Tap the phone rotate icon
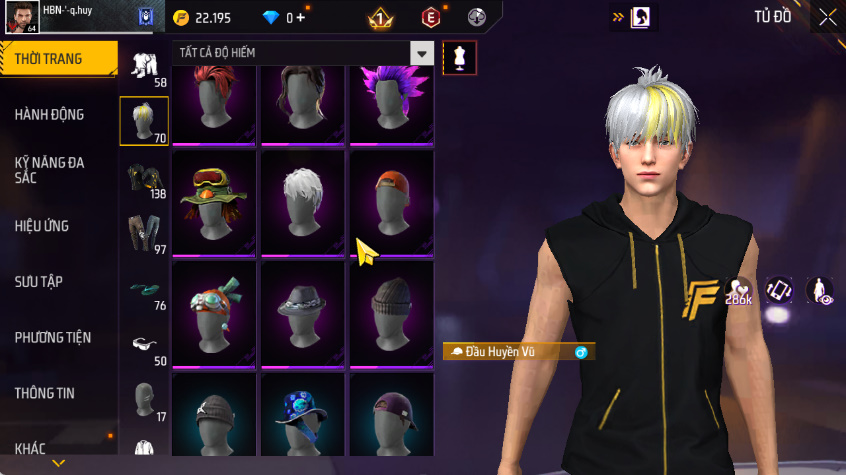 (x=779, y=290)
